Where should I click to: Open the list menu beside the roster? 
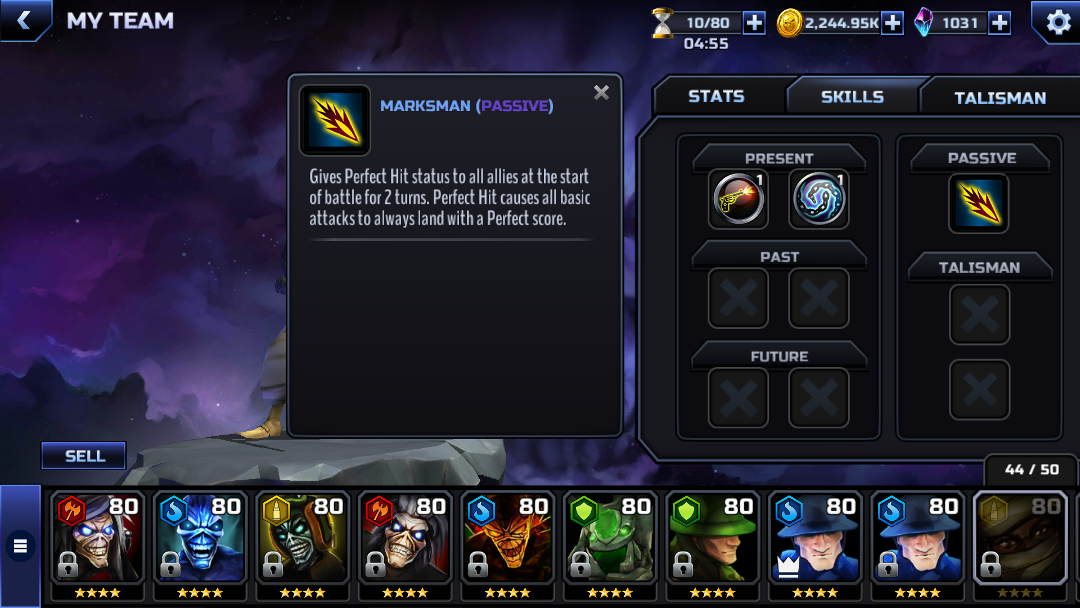20,546
